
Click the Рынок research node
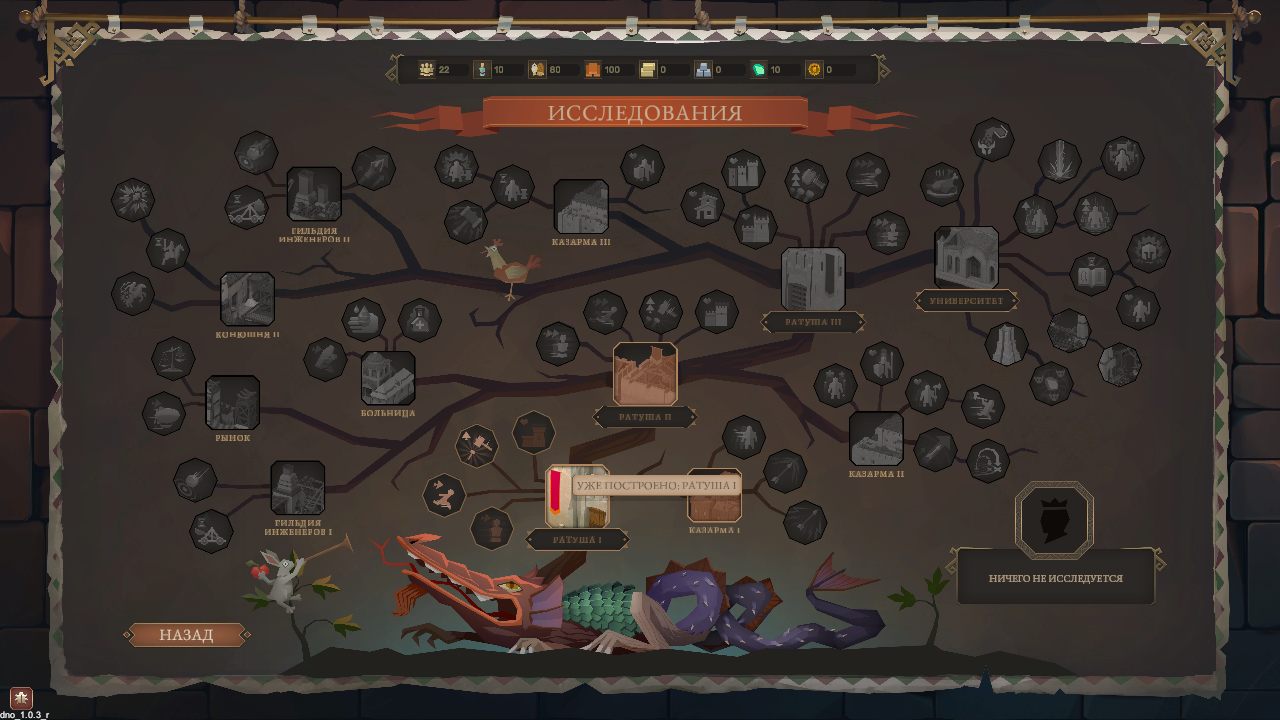(x=233, y=403)
